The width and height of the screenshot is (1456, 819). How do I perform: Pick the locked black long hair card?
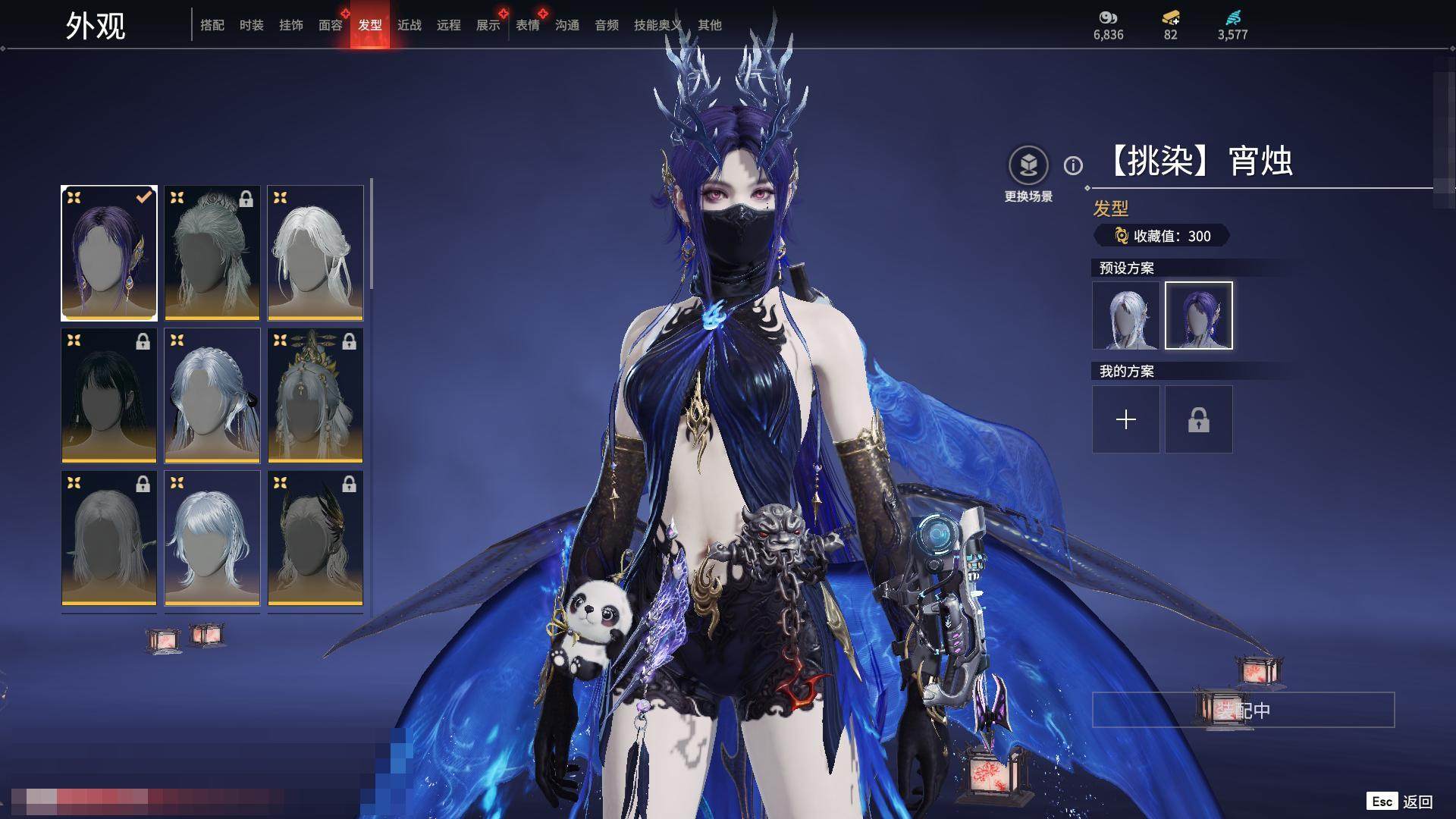pyautogui.click(x=109, y=395)
